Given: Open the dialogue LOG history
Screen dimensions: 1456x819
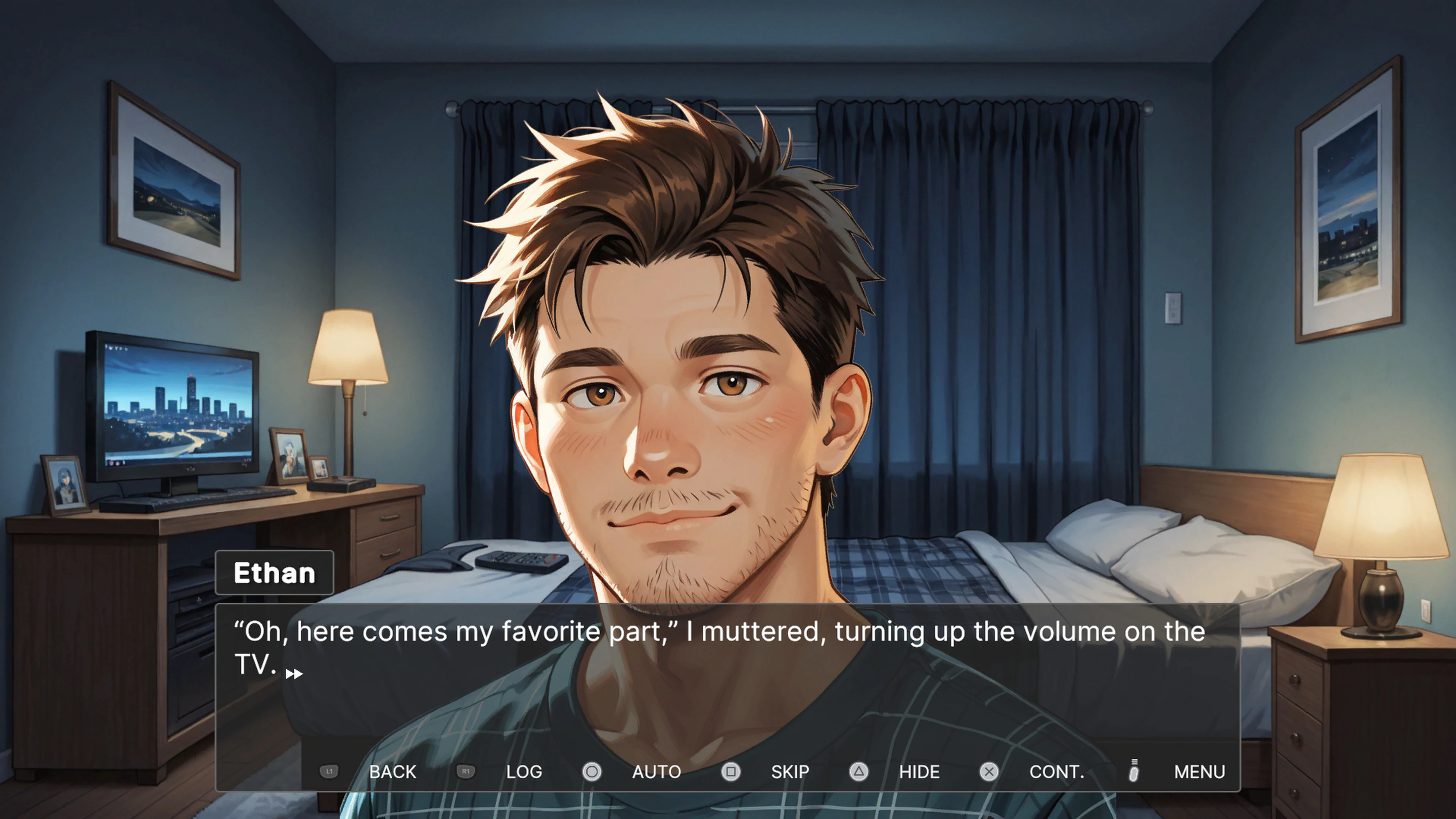Looking at the screenshot, I should (524, 772).
